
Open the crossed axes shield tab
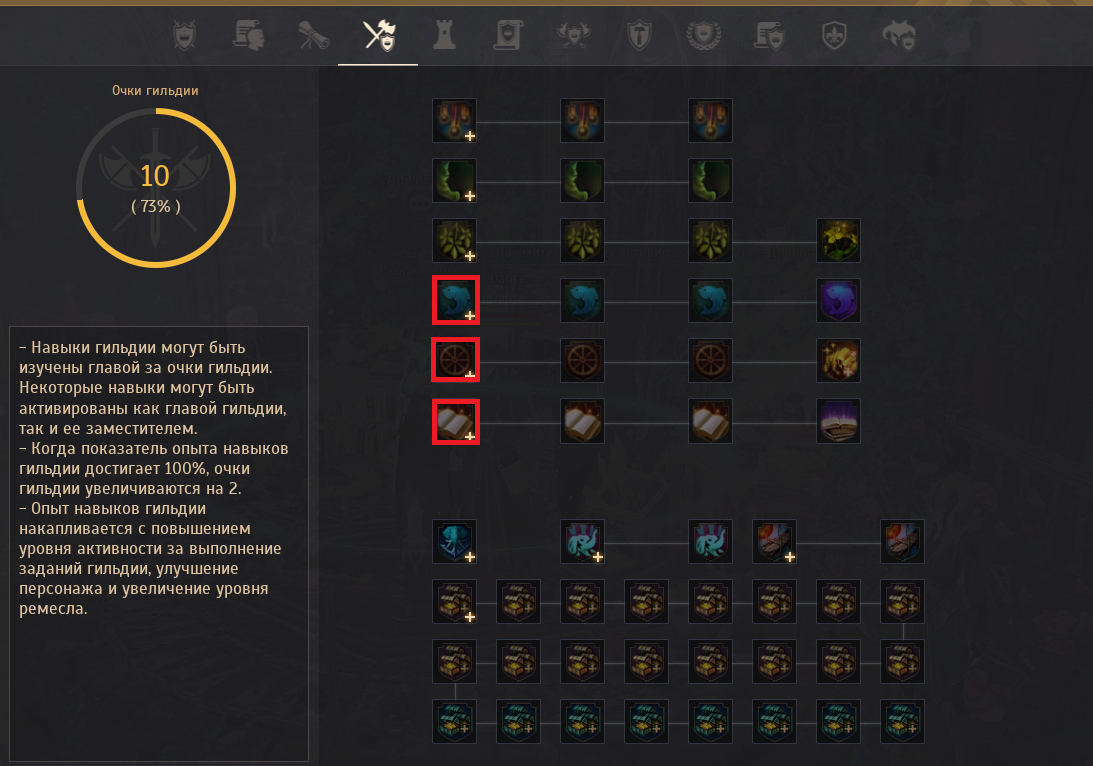573,36
